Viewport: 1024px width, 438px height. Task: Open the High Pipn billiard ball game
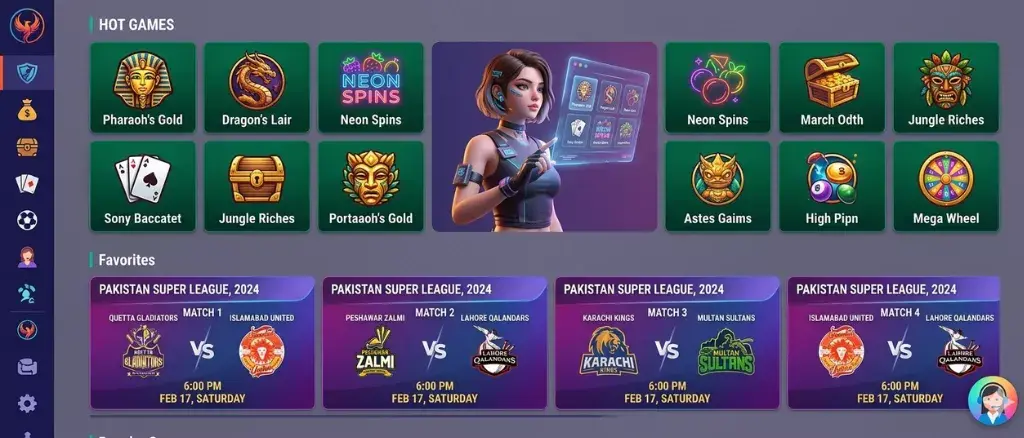click(x=832, y=186)
